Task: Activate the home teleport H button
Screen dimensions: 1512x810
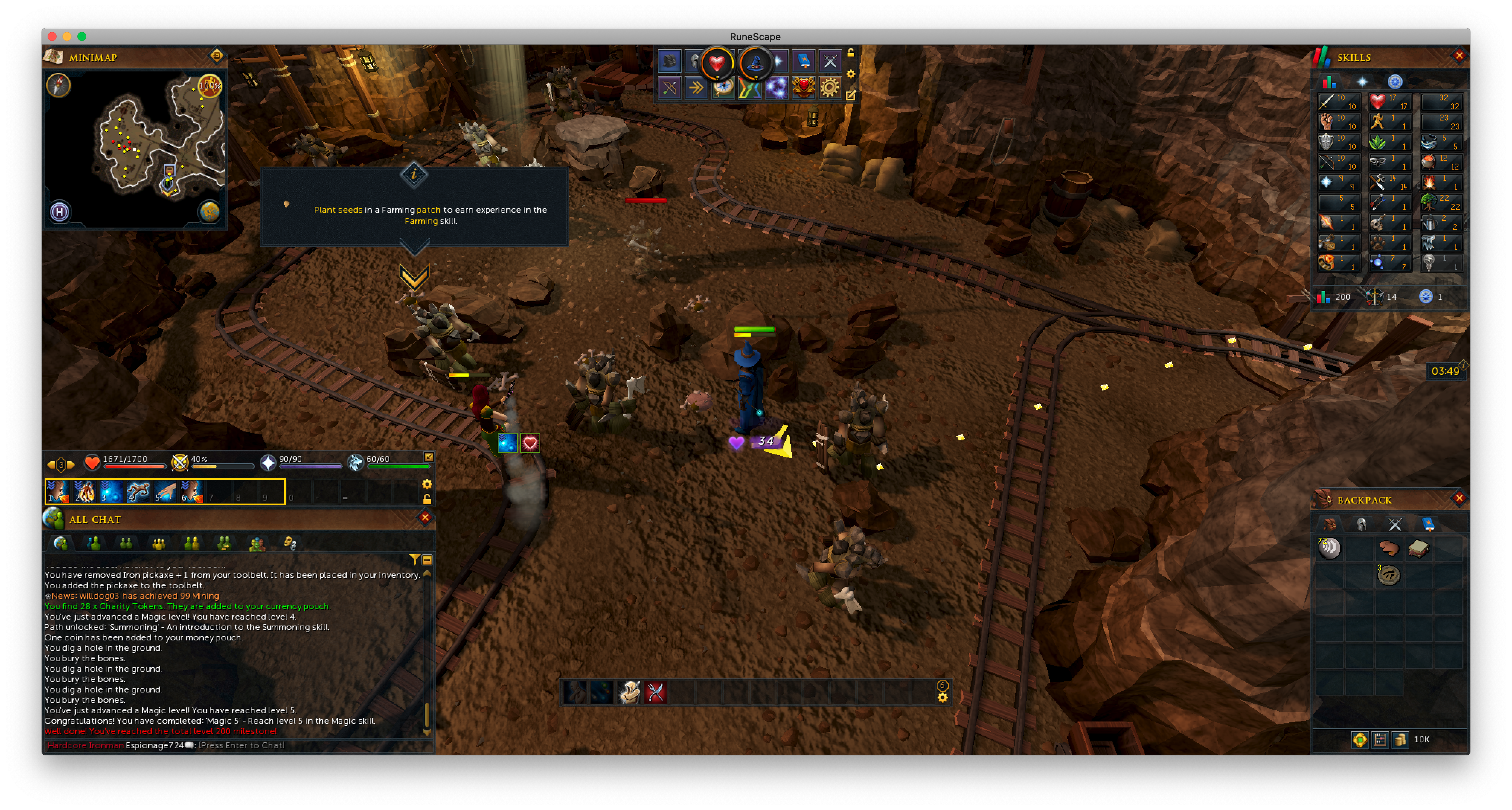Action: (59, 212)
